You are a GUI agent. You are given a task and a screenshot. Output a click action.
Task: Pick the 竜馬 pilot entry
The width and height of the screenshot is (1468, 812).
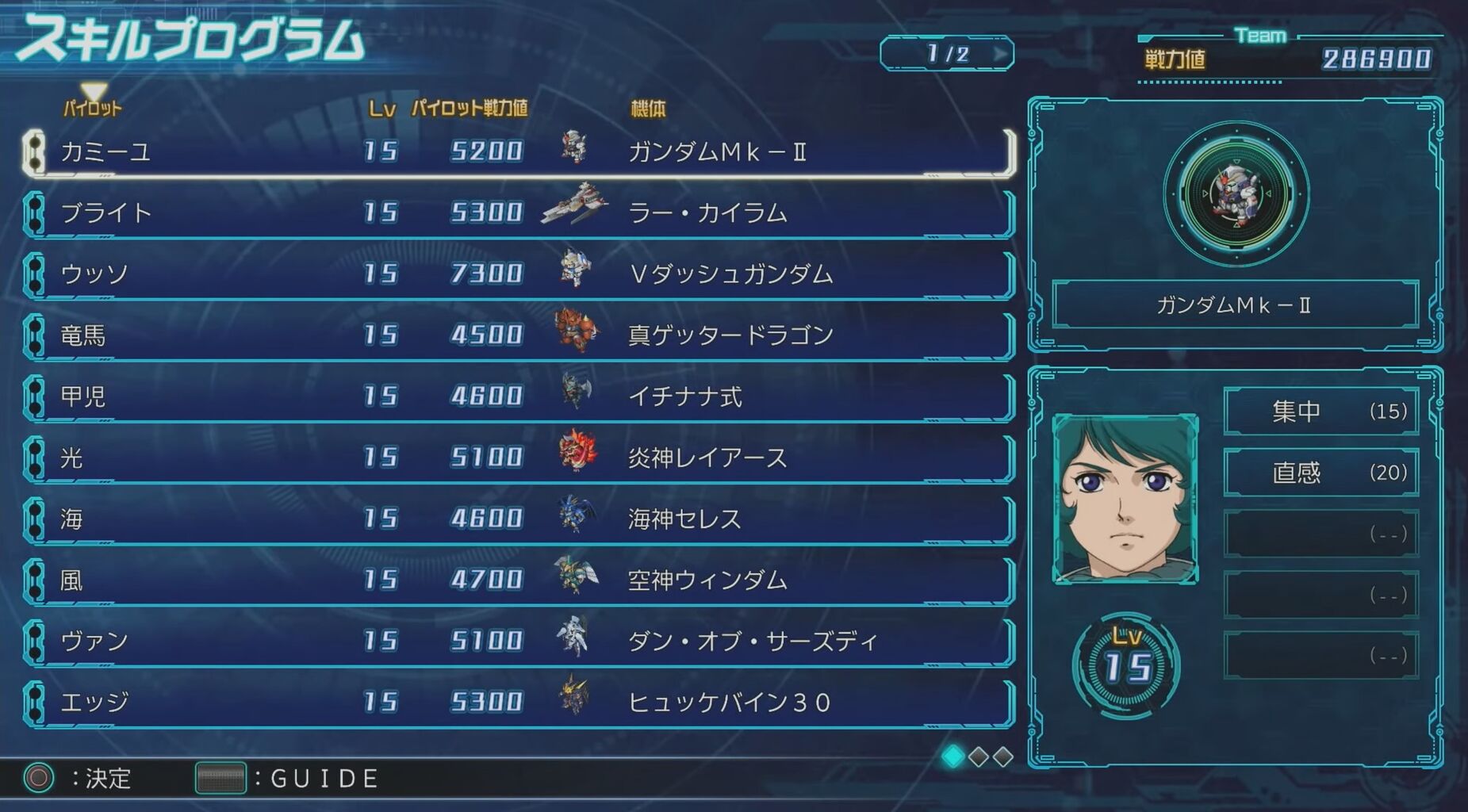(516, 335)
